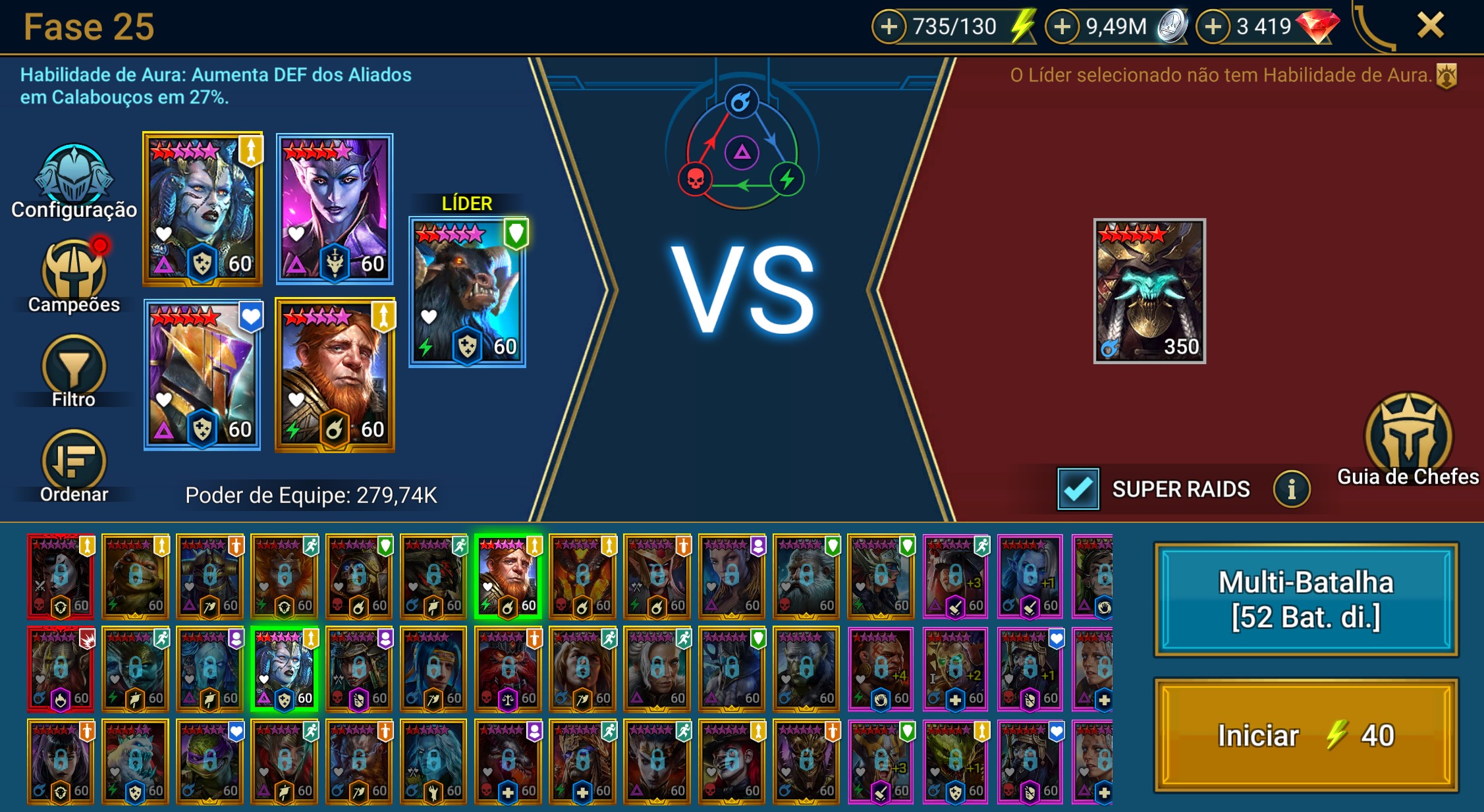Start the battle with the Iniciar button
This screenshot has width=1484, height=812.
tap(1305, 735)
